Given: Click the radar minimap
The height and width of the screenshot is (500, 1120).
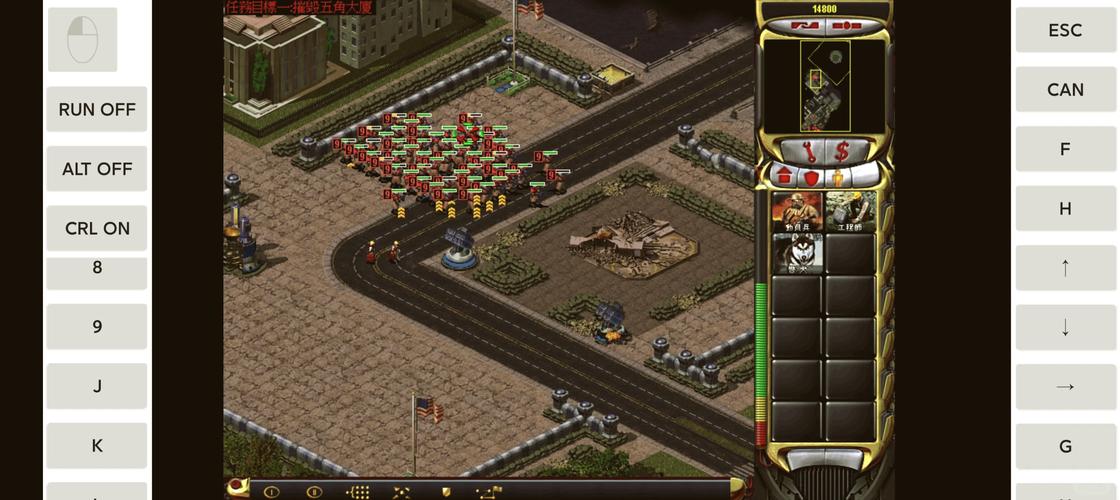Looking at the screenshot, I should click(824, 86).
